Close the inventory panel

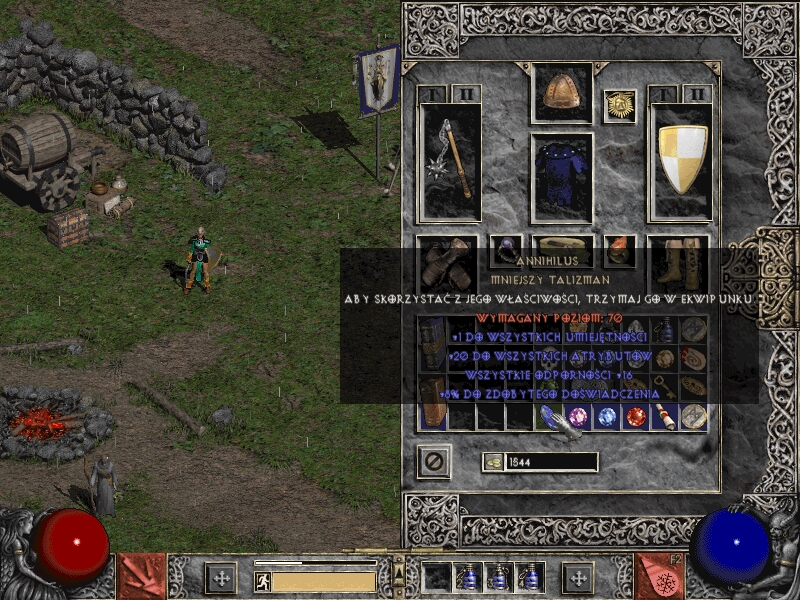coord(434,461)
